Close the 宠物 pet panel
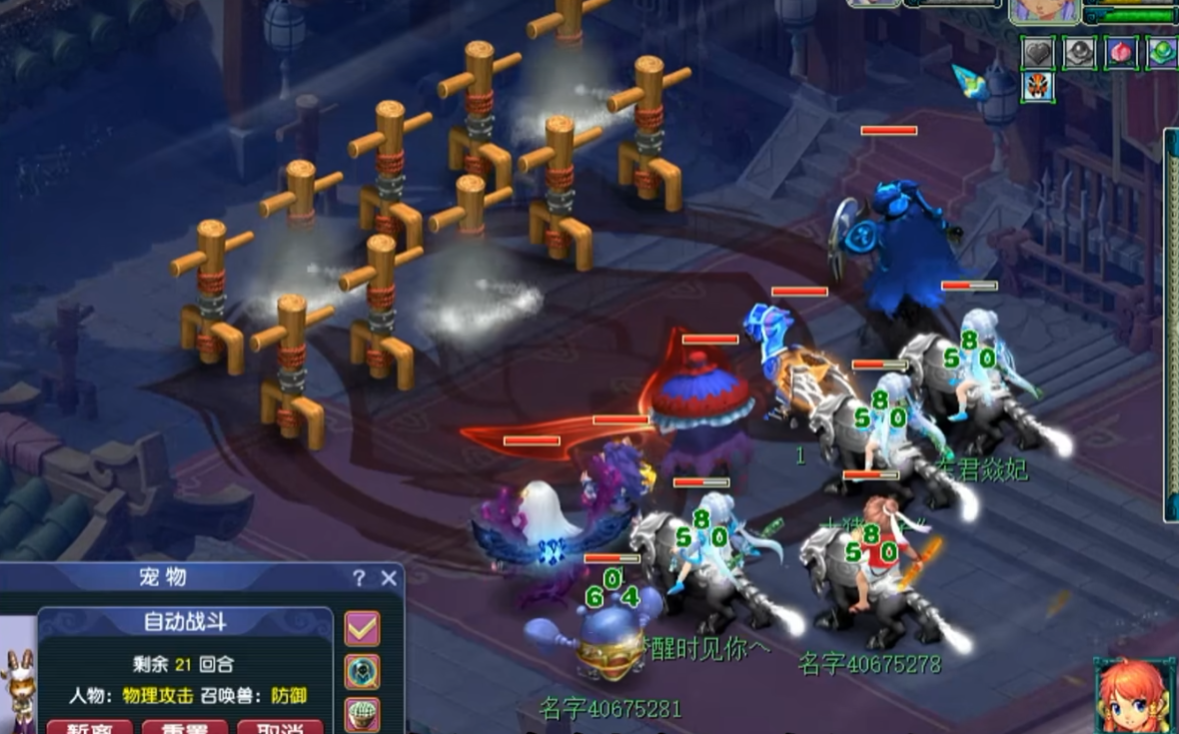The height and width of the screenshot is (734, 1179). 389,578
